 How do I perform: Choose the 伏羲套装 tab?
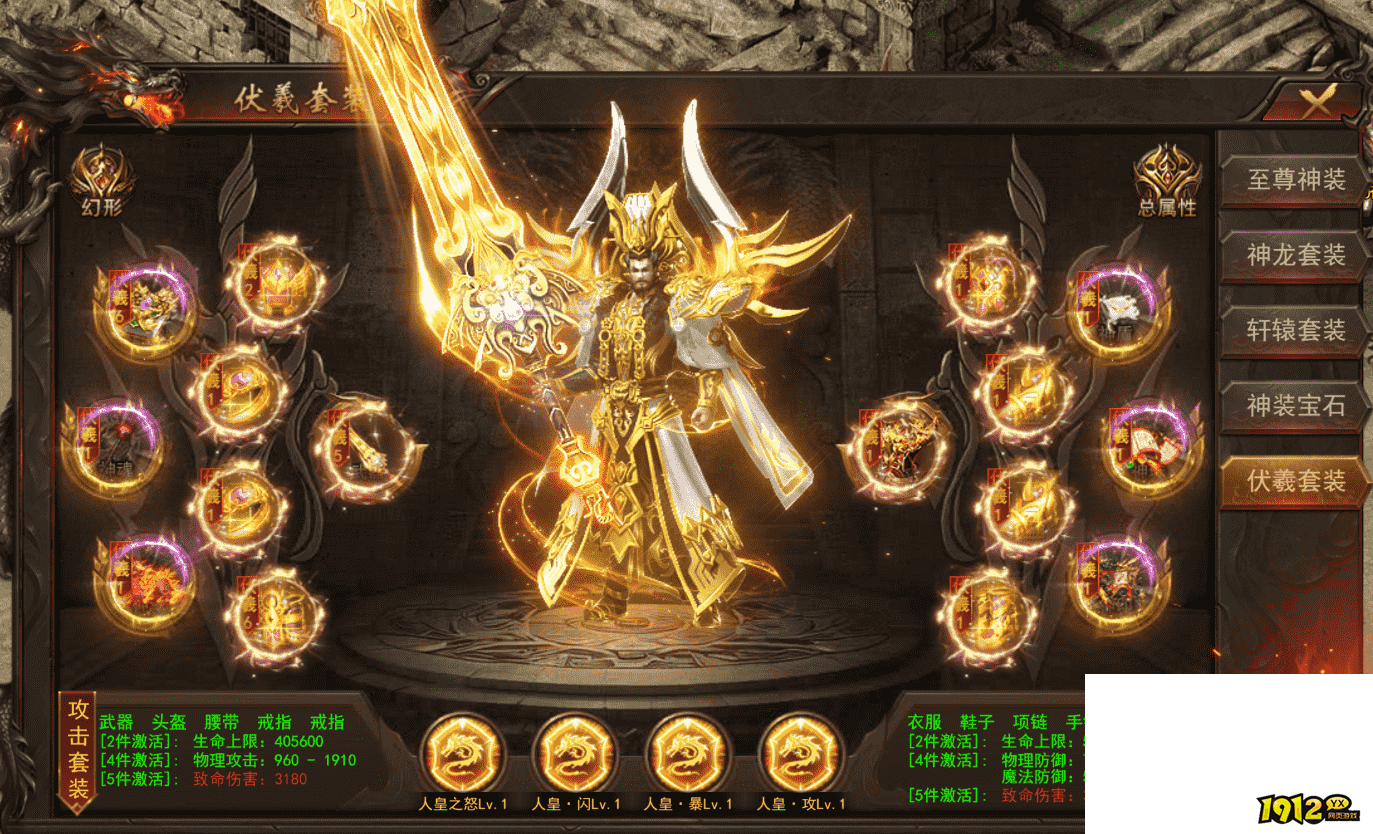(1295, 481)
